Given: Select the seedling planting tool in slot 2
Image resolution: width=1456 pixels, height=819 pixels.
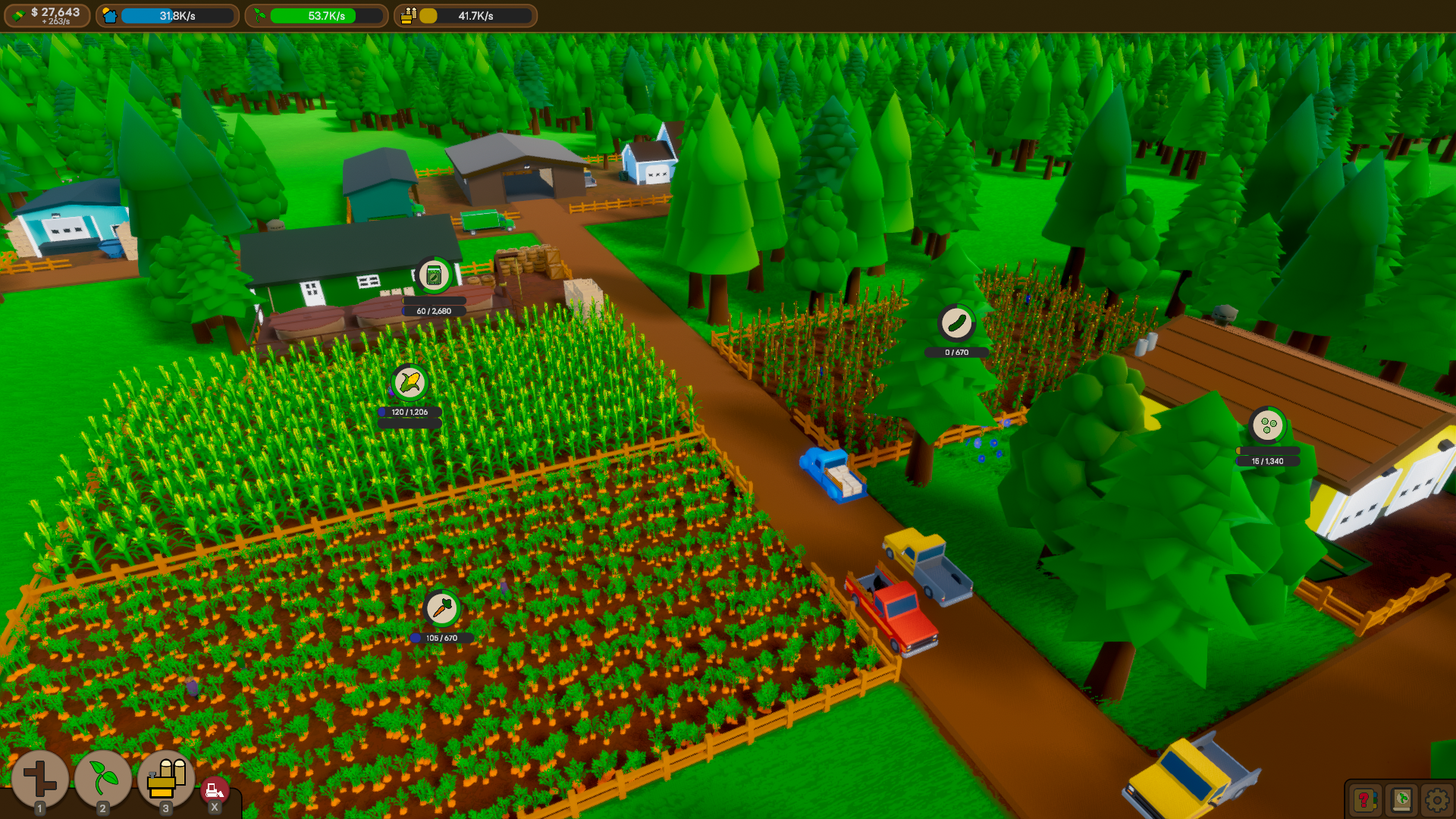Looking at the screenshot, I should click(x=104, y=778).
